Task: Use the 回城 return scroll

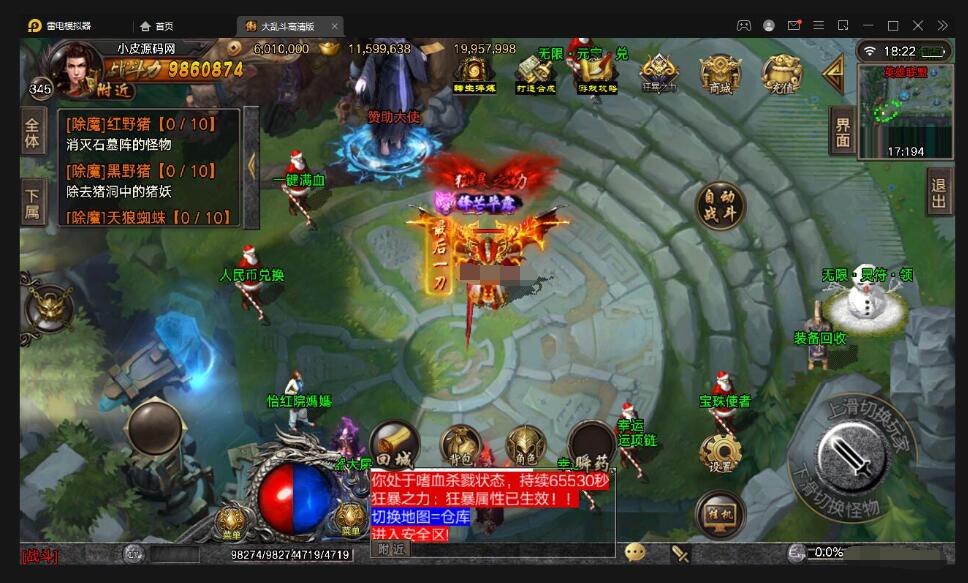Action: pos(394,444)
